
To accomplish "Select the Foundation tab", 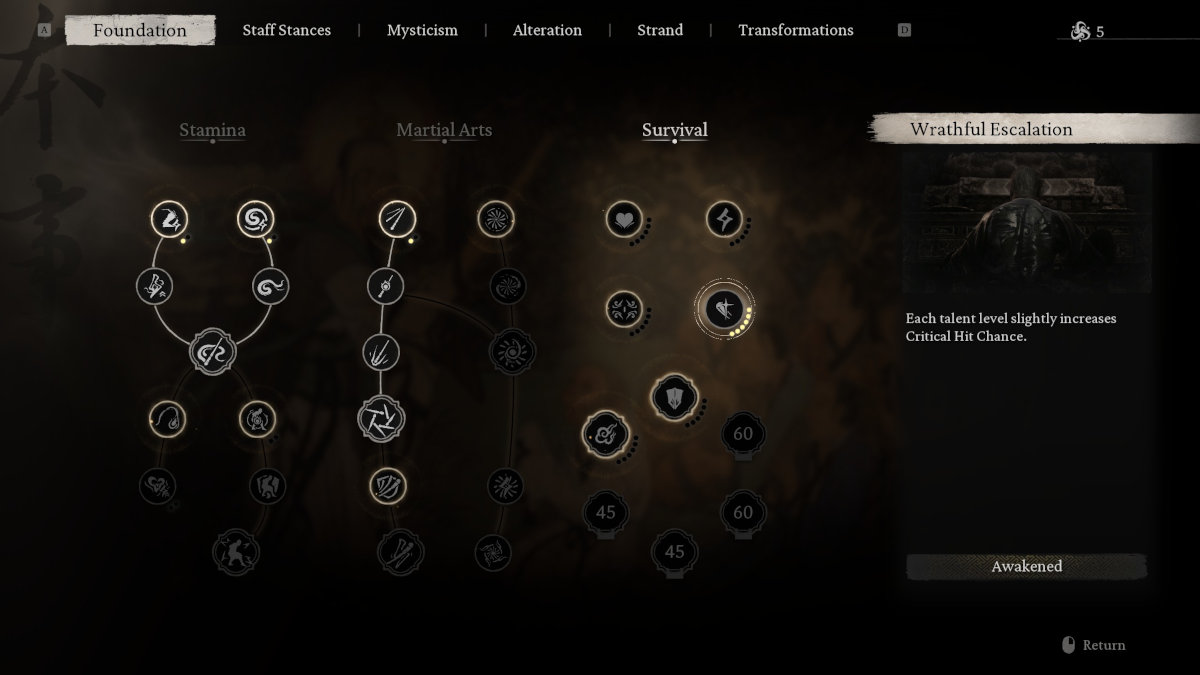I will (140, 30).
